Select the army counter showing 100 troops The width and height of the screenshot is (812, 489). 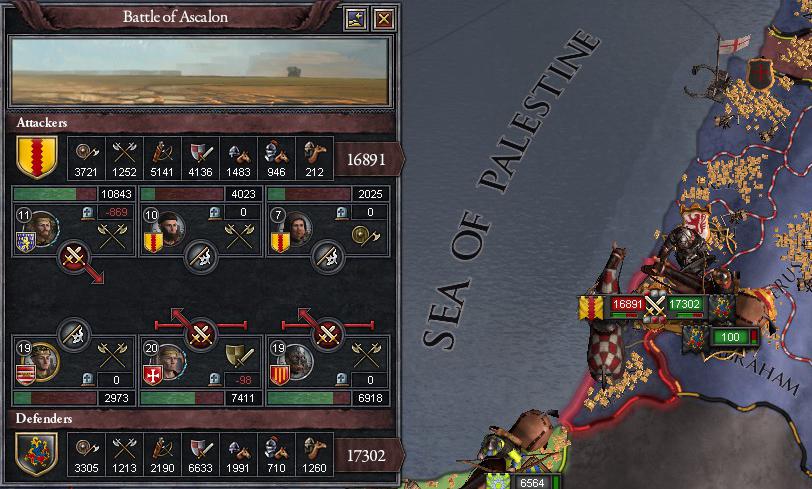pos(730,338)
